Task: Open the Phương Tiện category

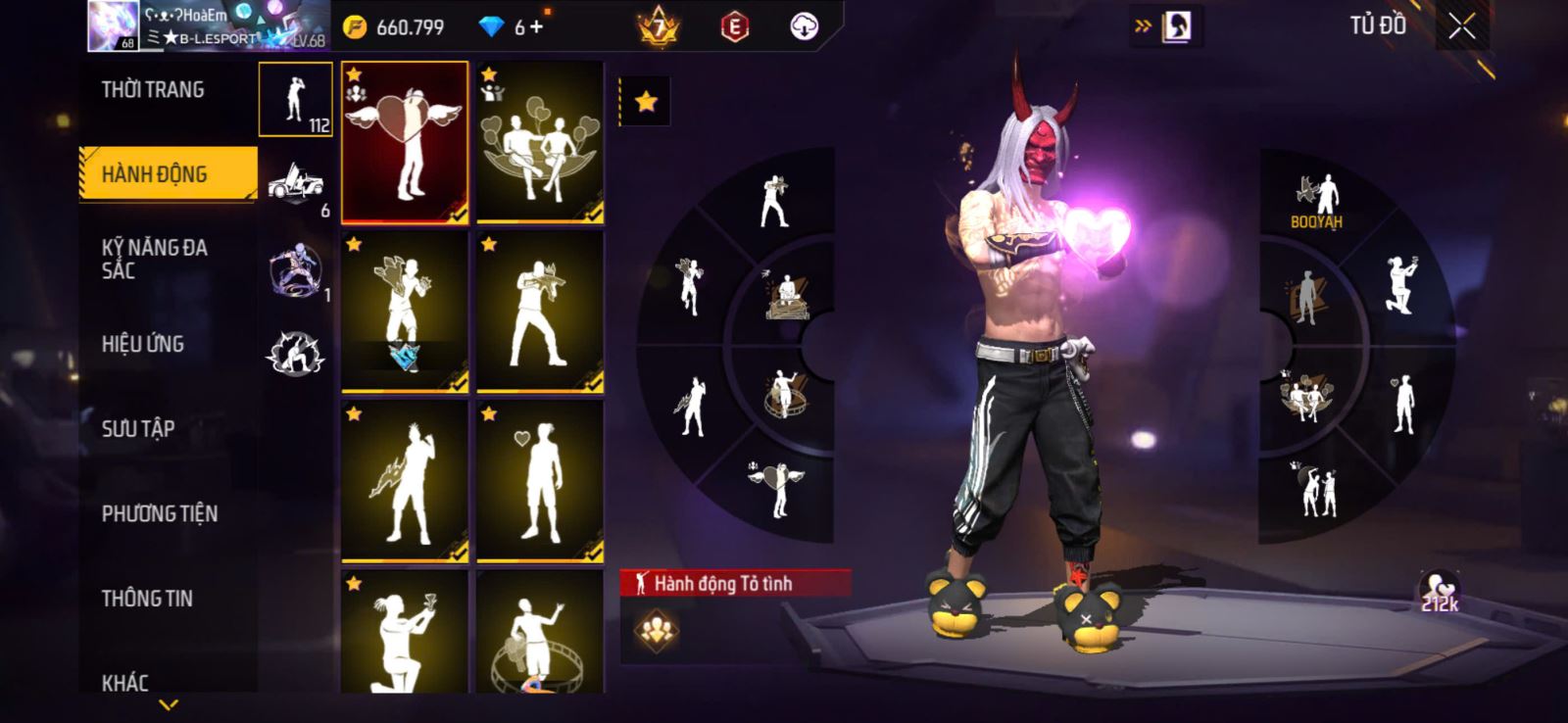Action: coord(160,513)
